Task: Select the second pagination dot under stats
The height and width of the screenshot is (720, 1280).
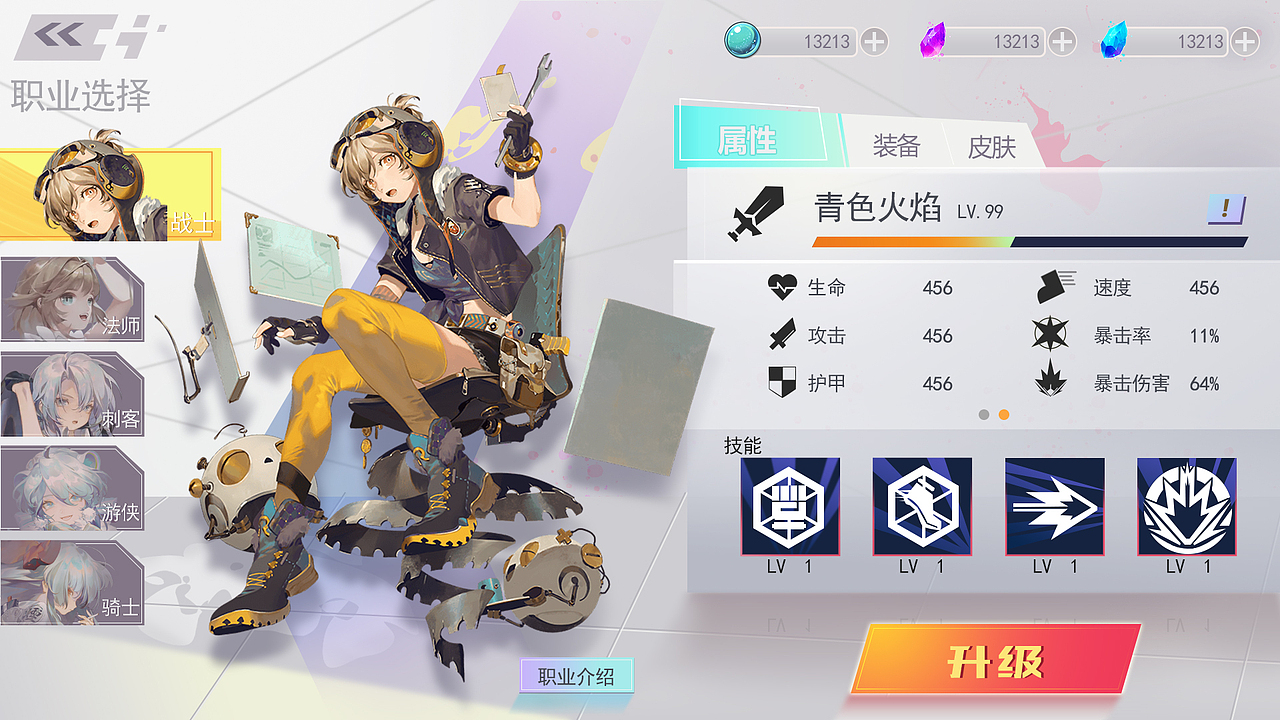Action: (x=1002, y=414)
